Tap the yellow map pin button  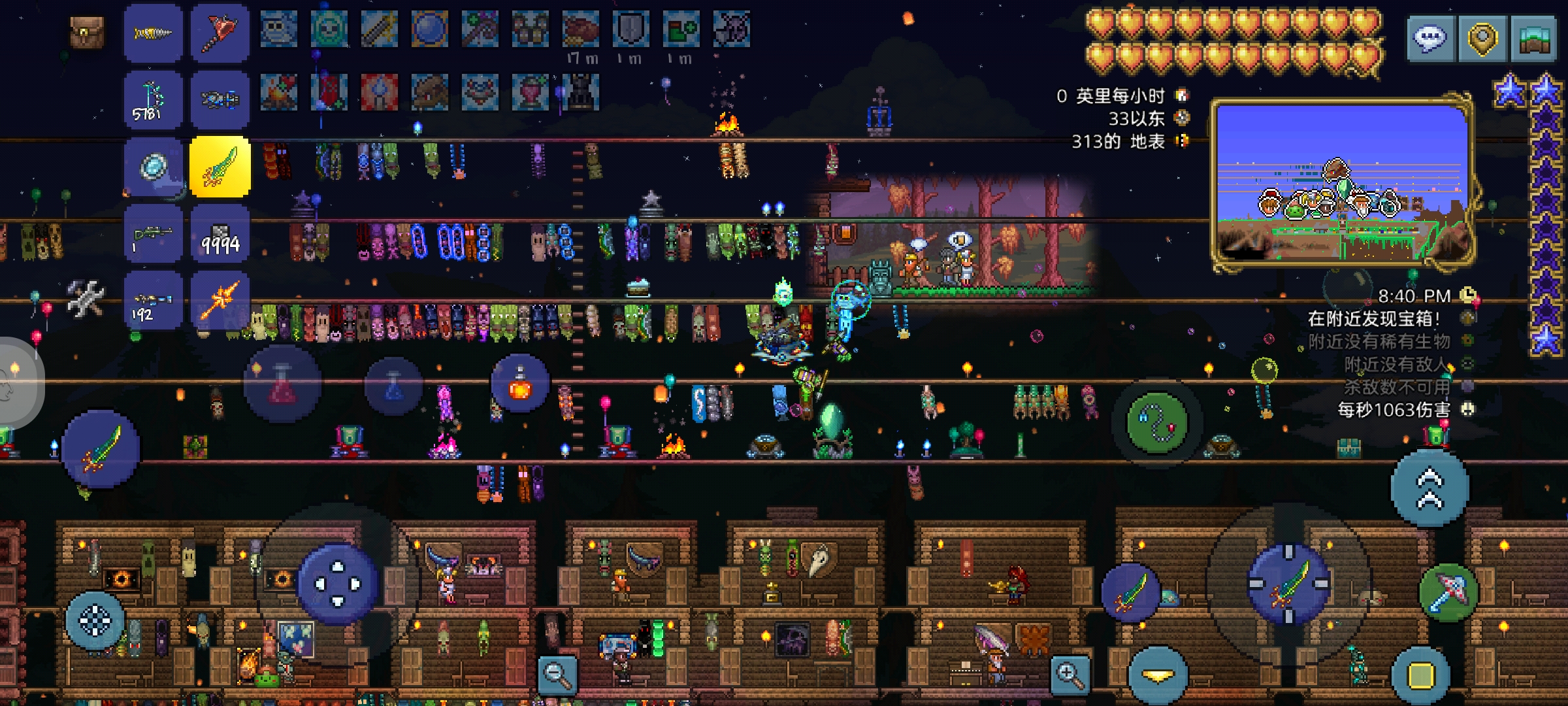tap(1482, 39)
